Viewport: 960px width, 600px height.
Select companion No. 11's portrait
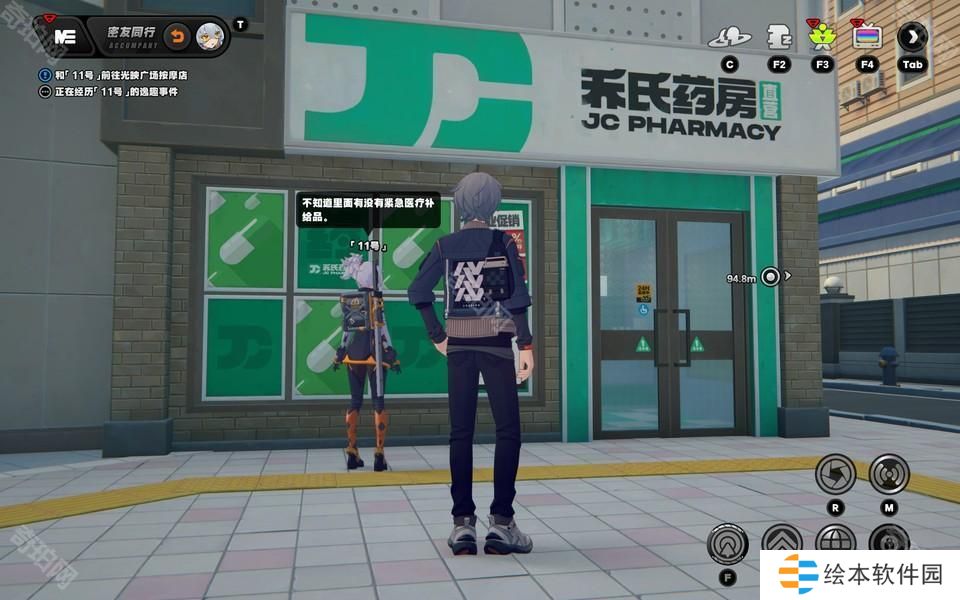[x=210, y=37]
